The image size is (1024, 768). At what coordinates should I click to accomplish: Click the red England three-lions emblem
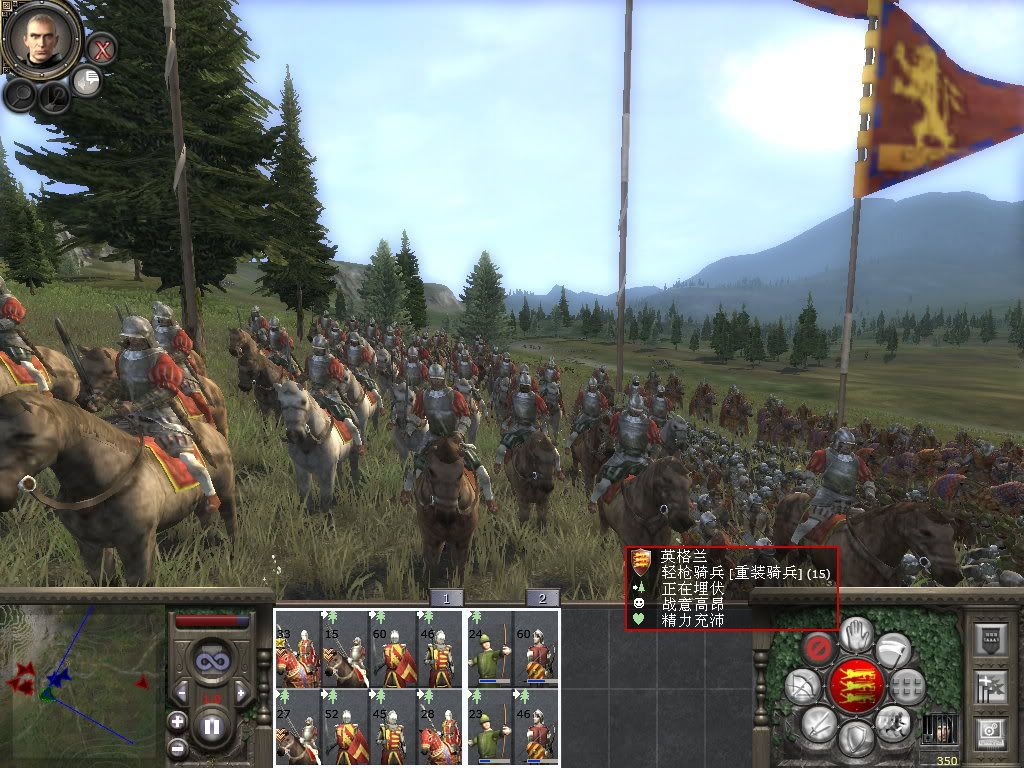856,685
